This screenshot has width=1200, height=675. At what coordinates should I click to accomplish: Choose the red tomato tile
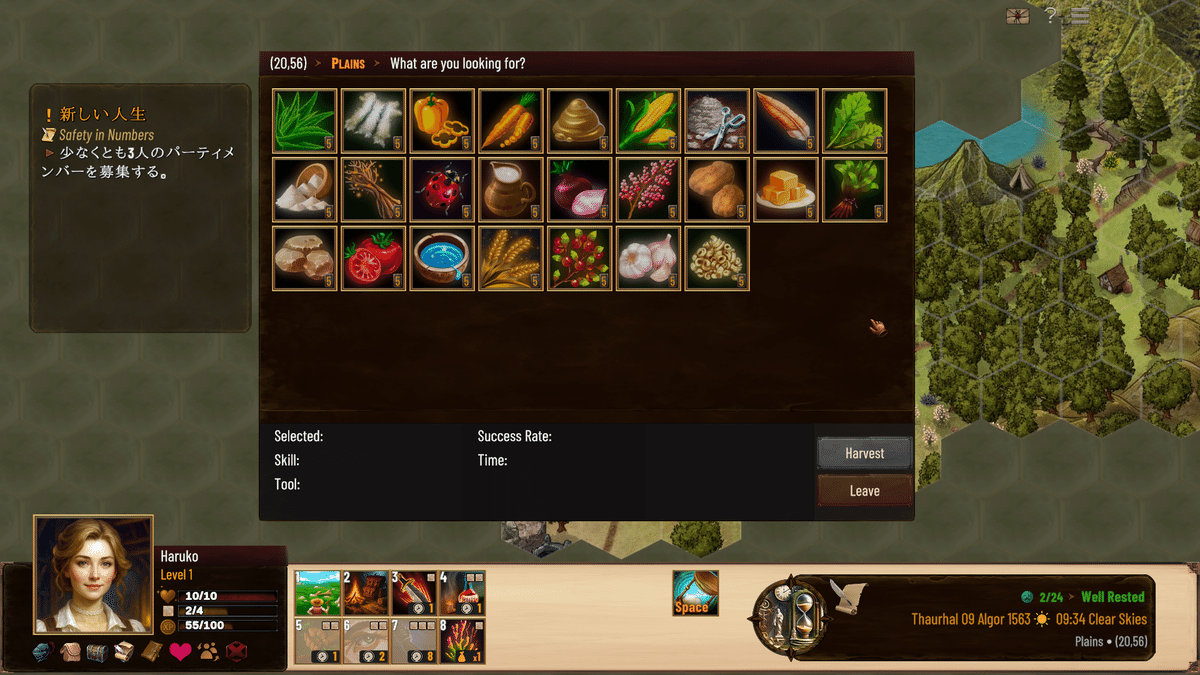[373, 258]
